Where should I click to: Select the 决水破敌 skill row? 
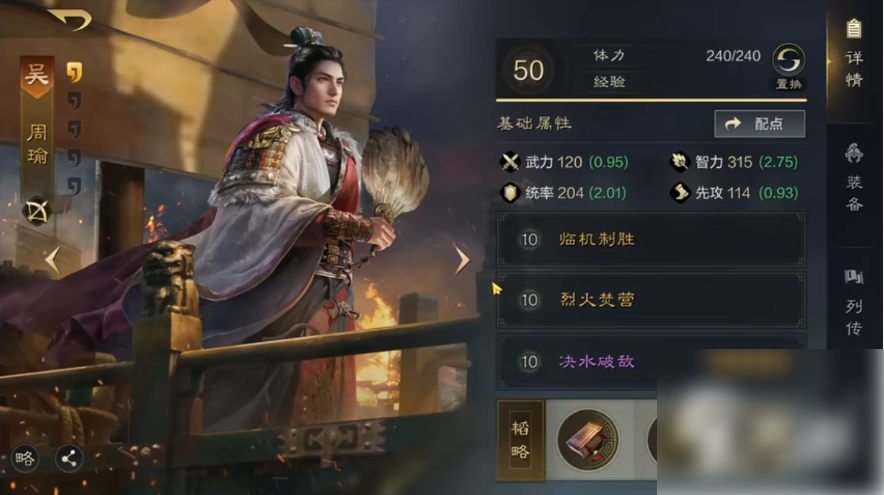(650, 360)
